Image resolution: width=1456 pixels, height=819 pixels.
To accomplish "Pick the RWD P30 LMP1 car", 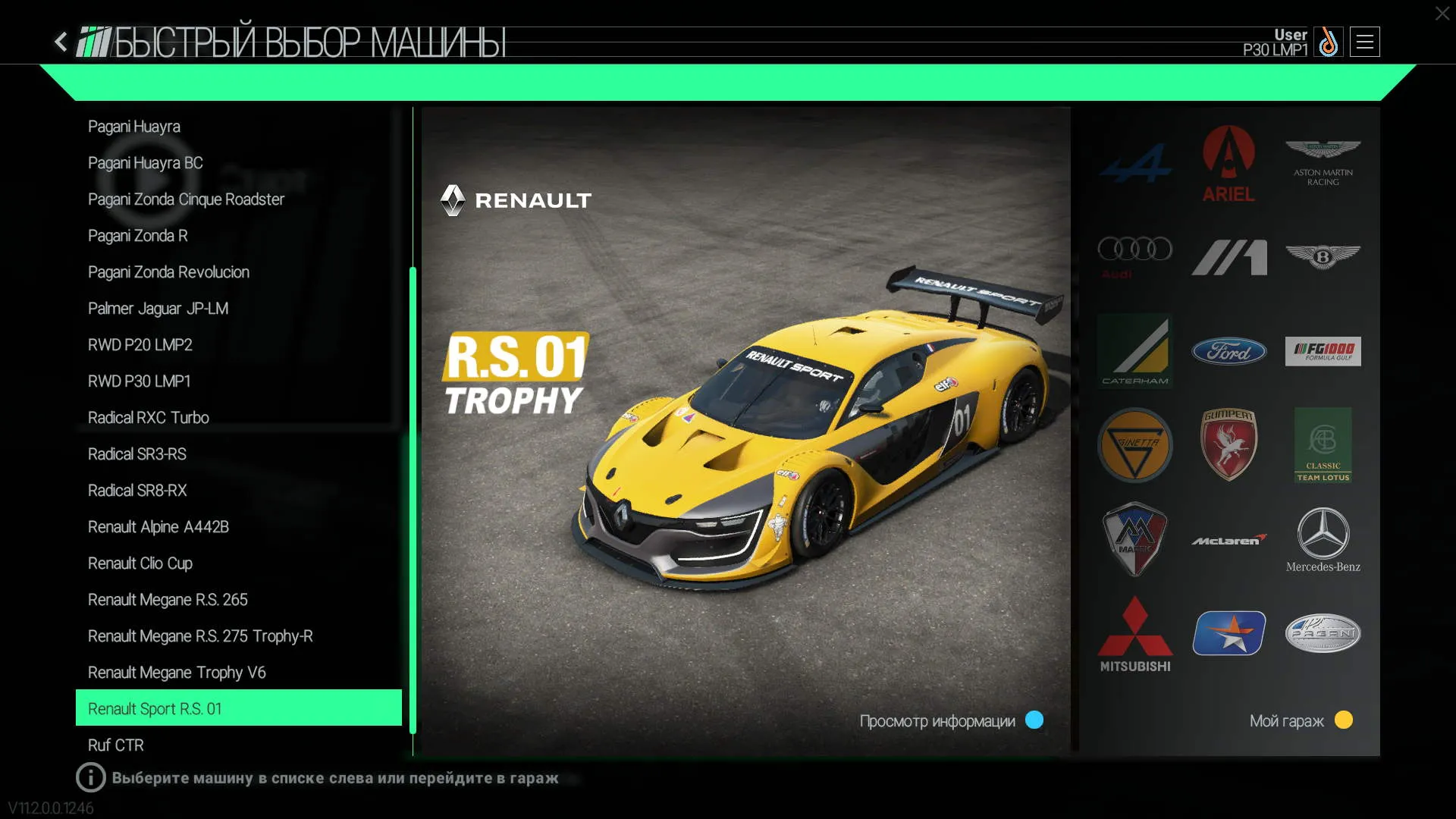I will point(140,381).
